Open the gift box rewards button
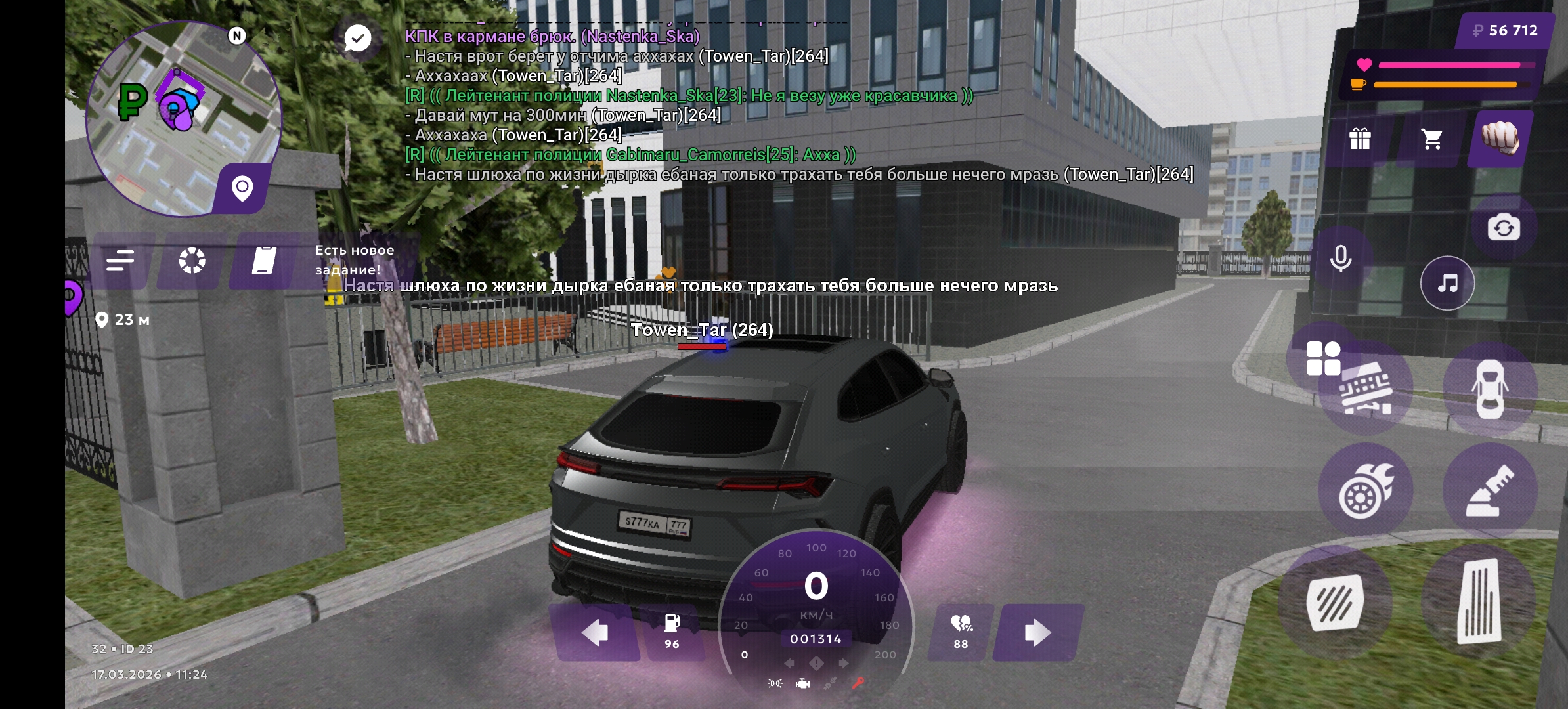The width and height of the screenshot is (1568, 709). pyautogui.click(x=1359, y=139)
